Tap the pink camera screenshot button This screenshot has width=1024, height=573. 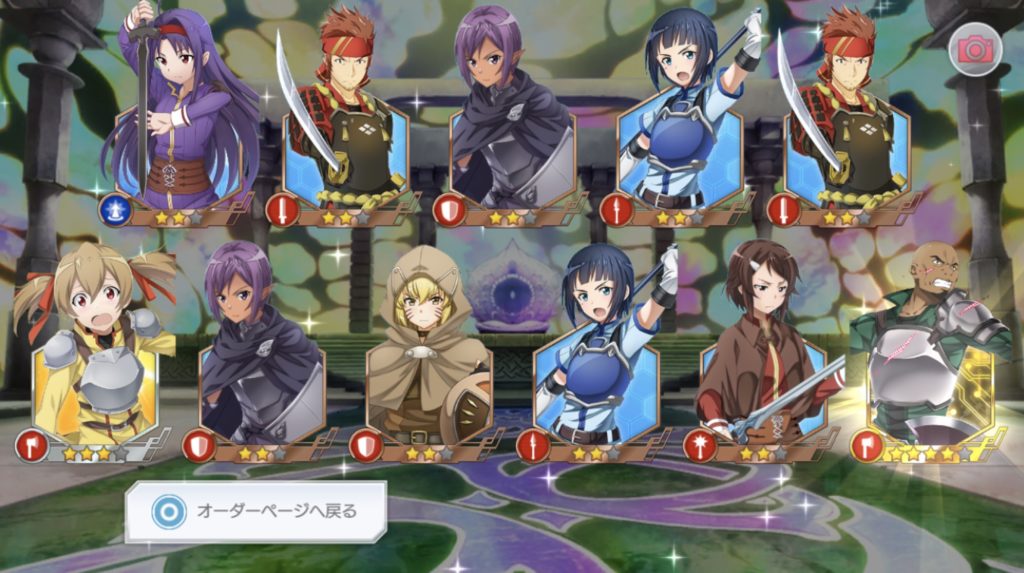[970, 50]
